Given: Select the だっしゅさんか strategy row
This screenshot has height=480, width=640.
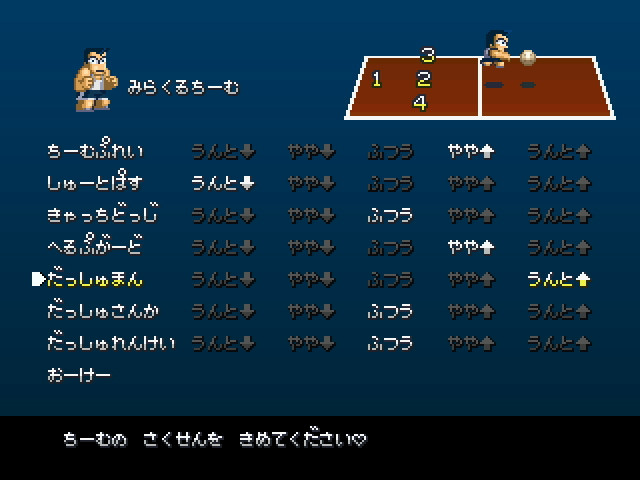Looking at the screenshot, I should pos(103,311).
